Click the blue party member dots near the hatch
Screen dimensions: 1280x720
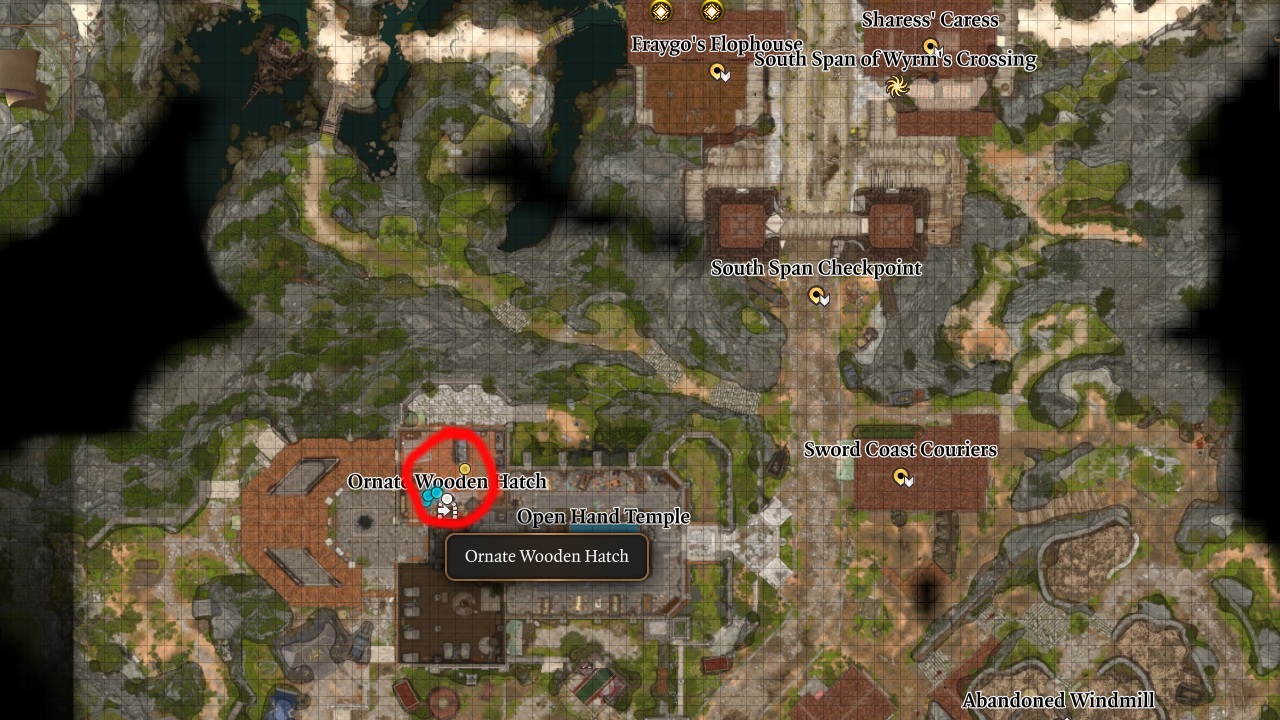click(x=432, y=496)
